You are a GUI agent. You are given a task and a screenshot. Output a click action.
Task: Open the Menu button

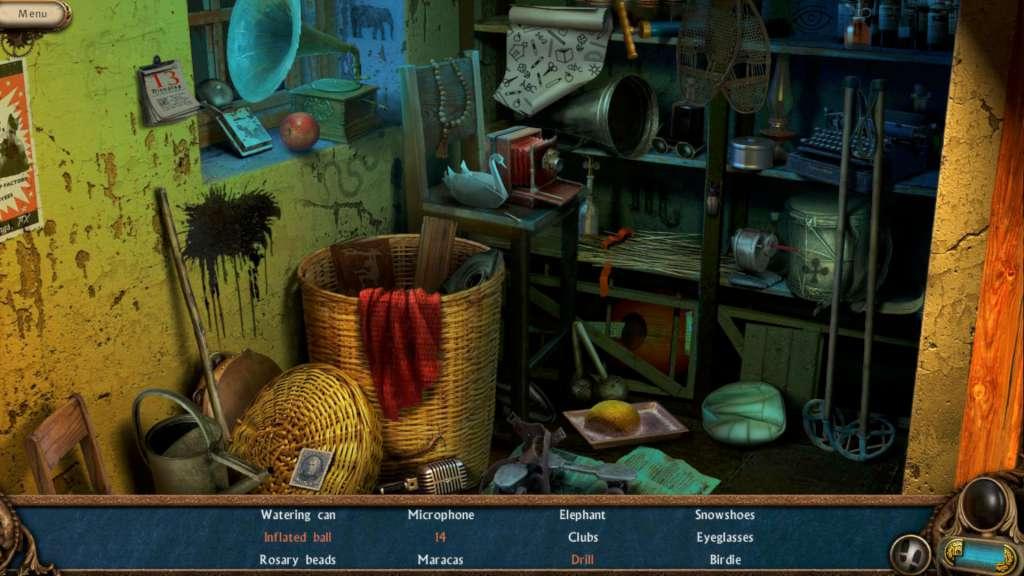[x=33, y=14]
